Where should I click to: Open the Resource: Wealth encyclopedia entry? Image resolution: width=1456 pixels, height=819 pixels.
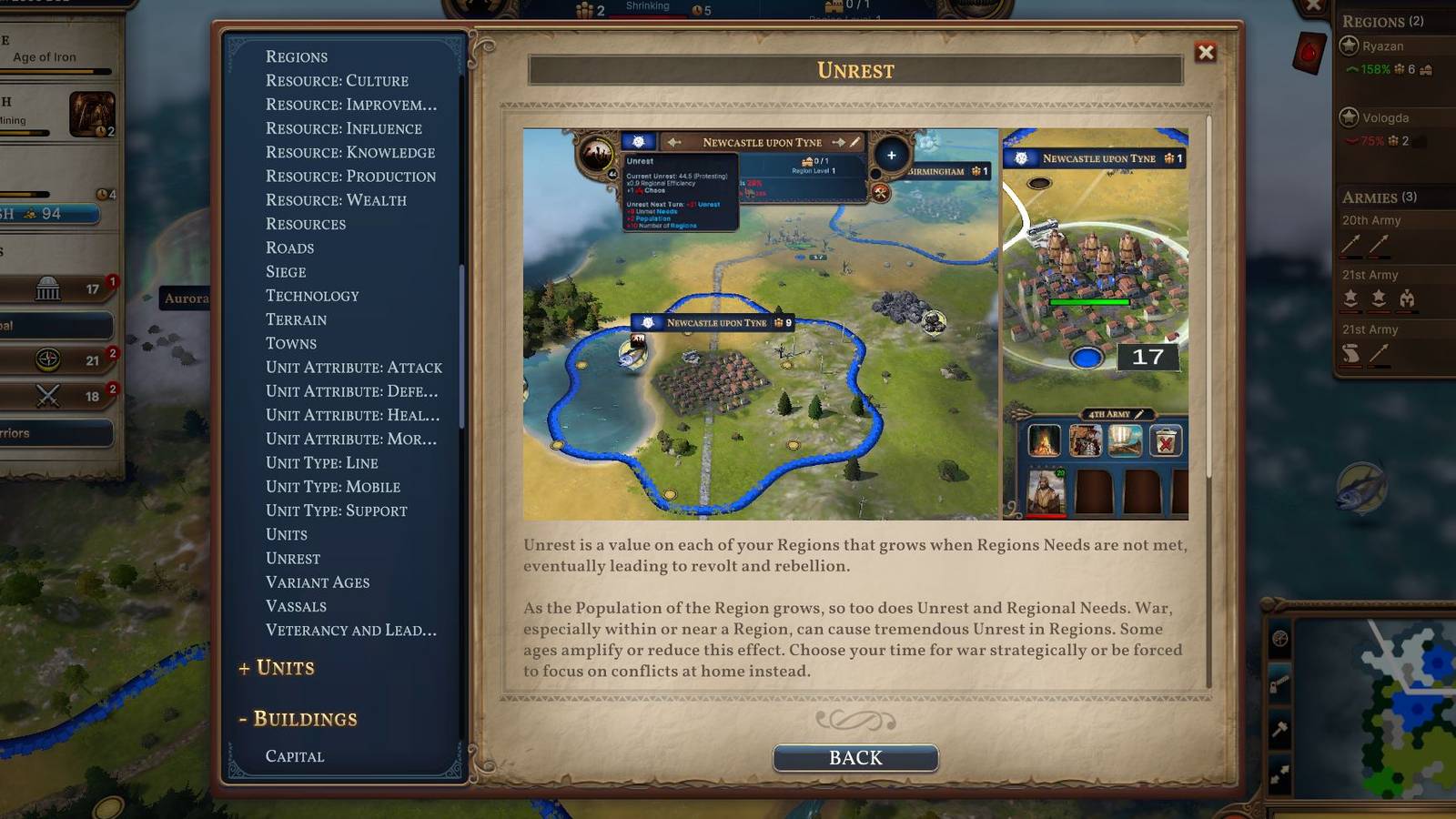coord(334,200)
